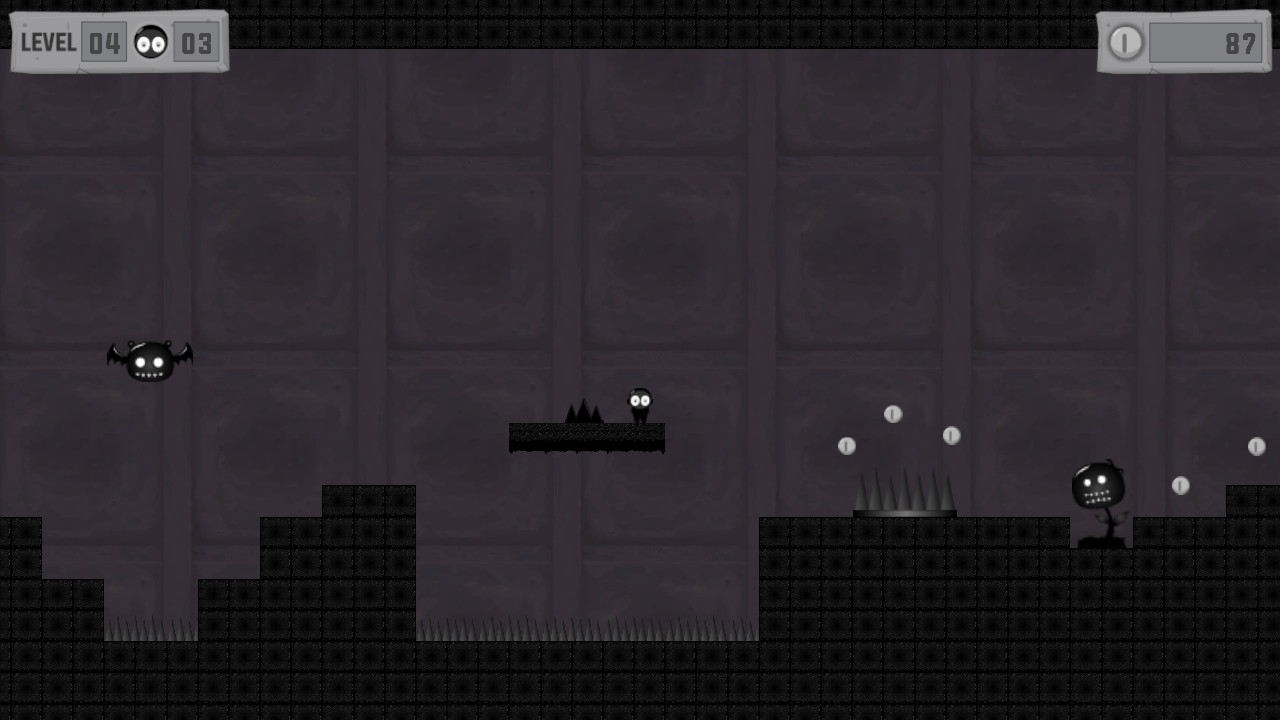Click the top-left HUD panel
This screenshot has width=1280, height=720.
(118, 40)
